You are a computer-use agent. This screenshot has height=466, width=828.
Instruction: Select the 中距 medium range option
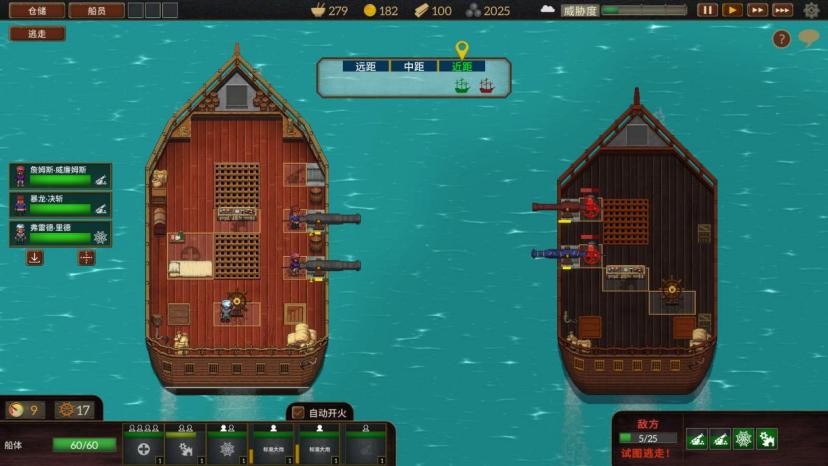coord(413,67)
